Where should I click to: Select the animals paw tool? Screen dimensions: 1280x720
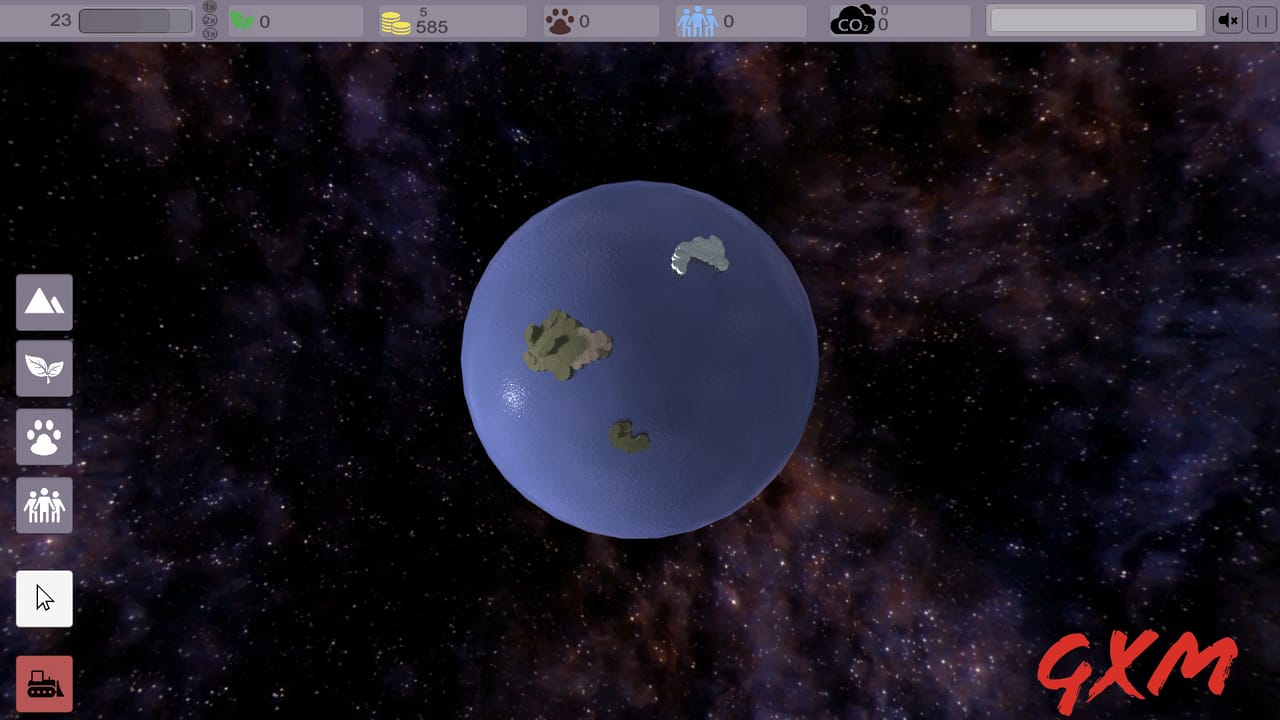pyautogui.click(x=44, y=437)
